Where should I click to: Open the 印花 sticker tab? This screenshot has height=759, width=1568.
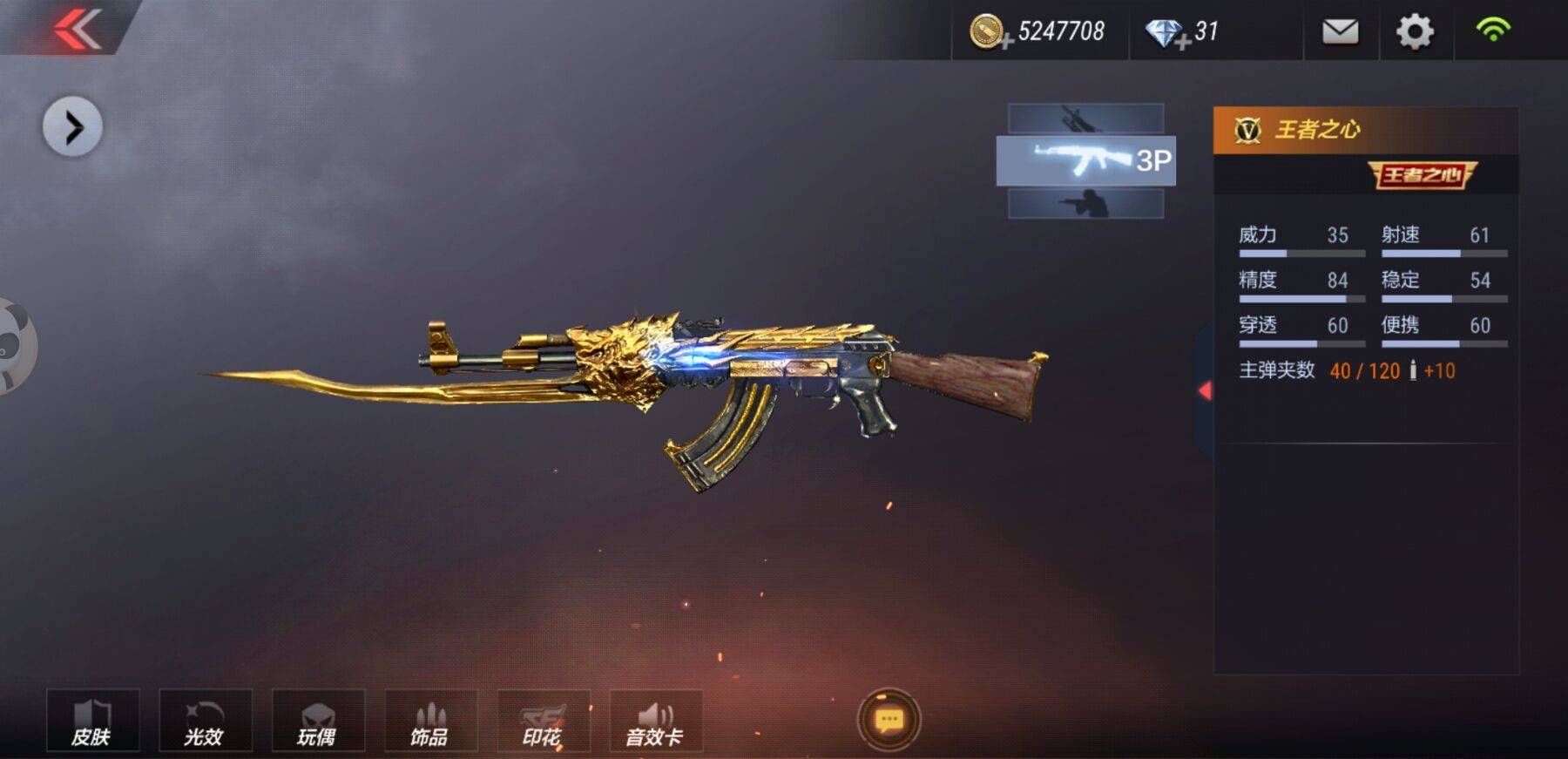(x=544, y=722)
